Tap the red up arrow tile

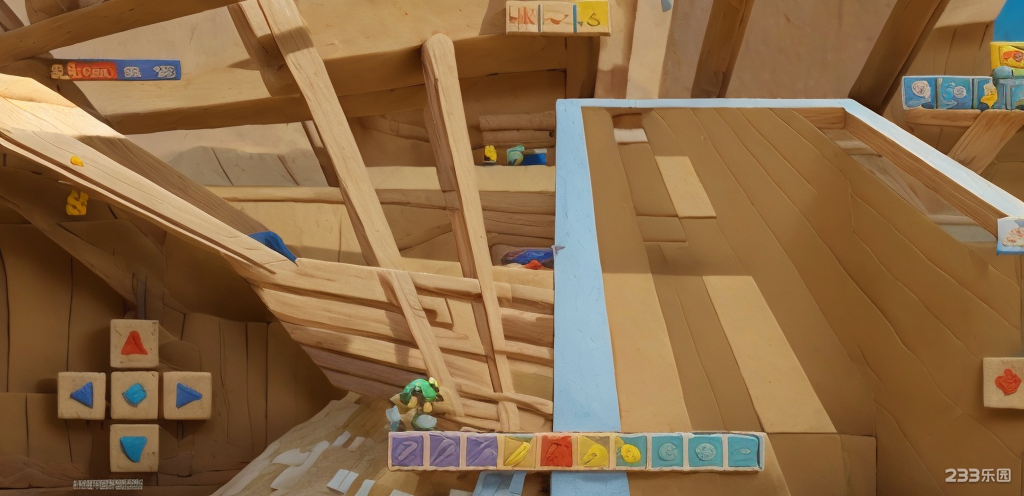(134, 344)
